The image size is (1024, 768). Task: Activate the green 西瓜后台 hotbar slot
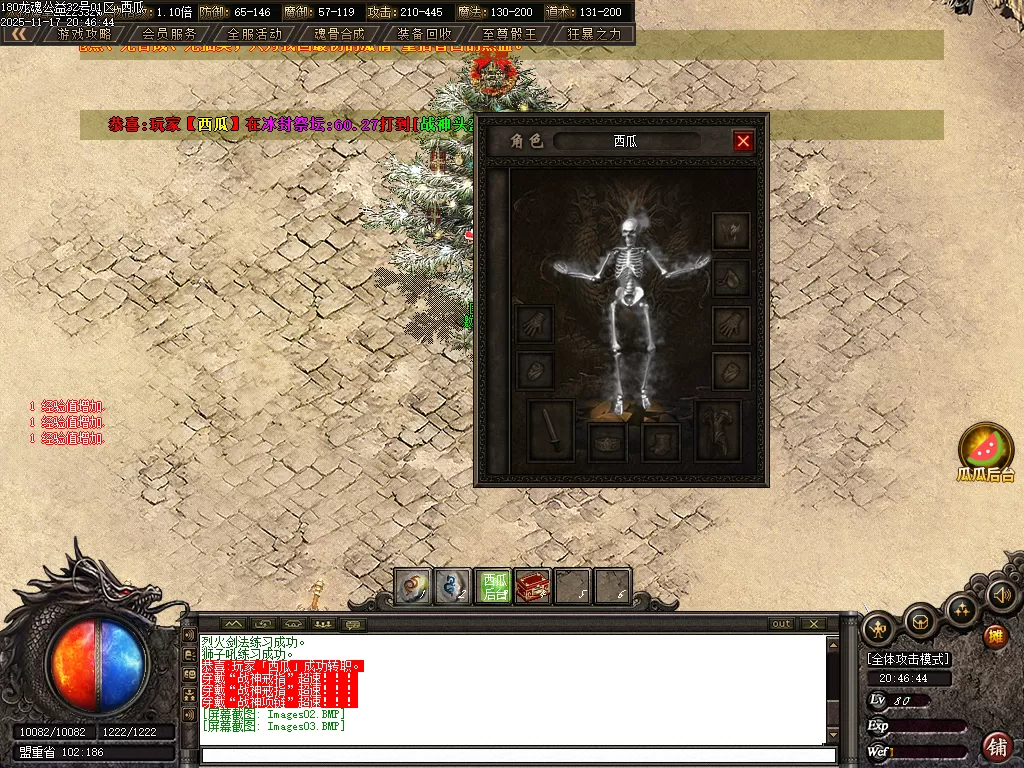point(494,587)
